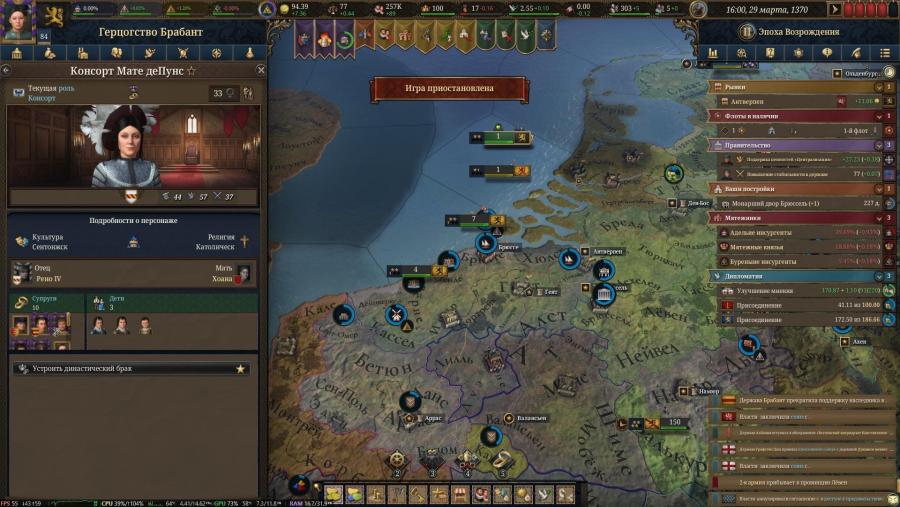Open mother Хоана's portrait
The image size is (900, 507).
(x=243, y=272)
